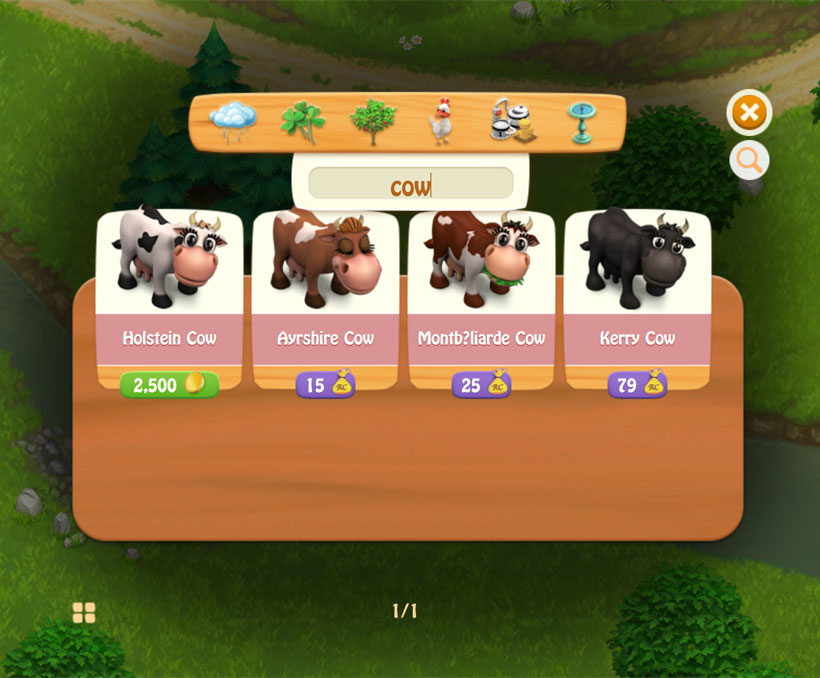The image size is (820, 678).
Task: Buy Holstein Cow for 2,500 coins
Action: 169,385
